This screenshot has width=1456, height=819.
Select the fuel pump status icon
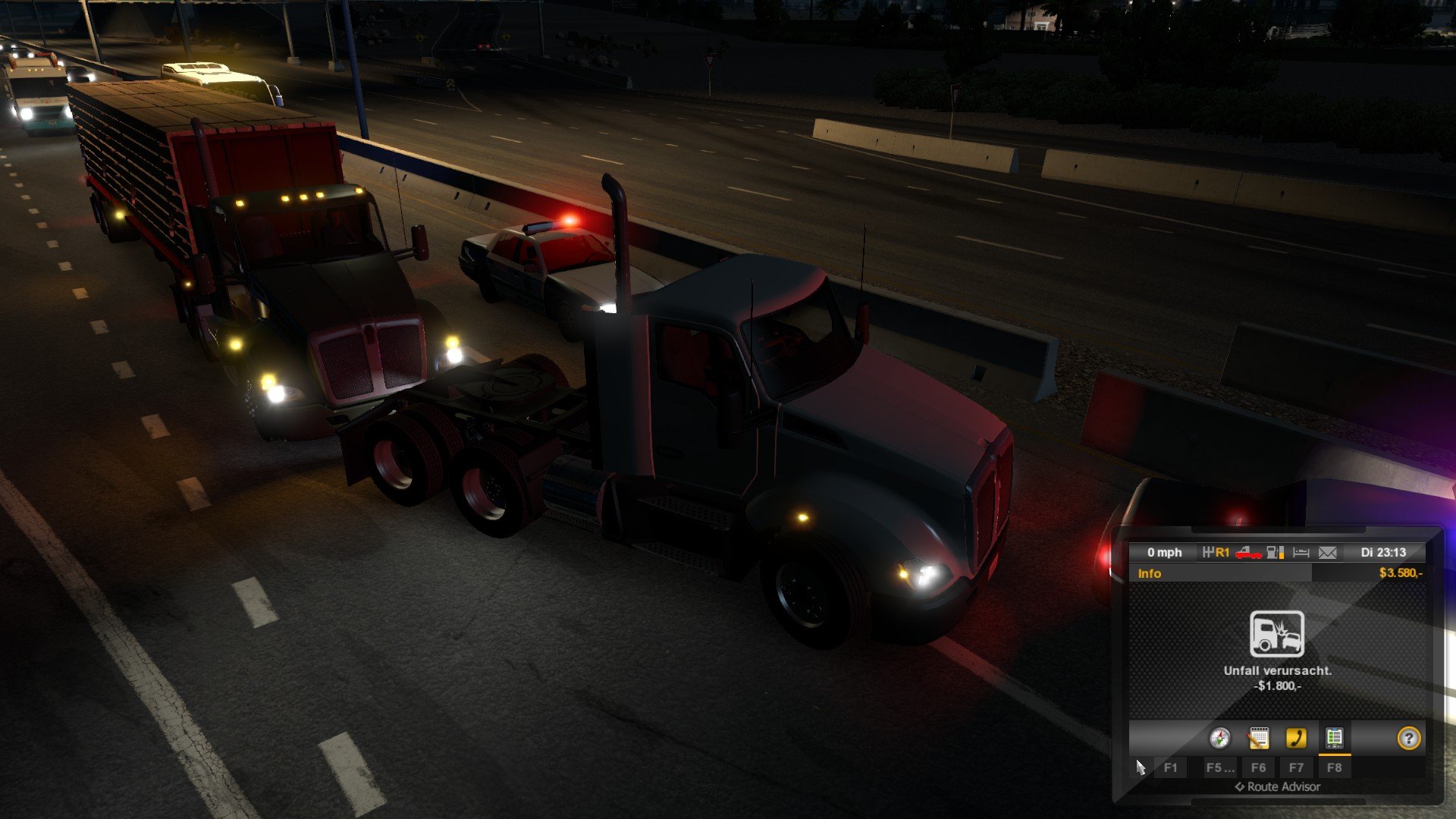(1276, 553)
